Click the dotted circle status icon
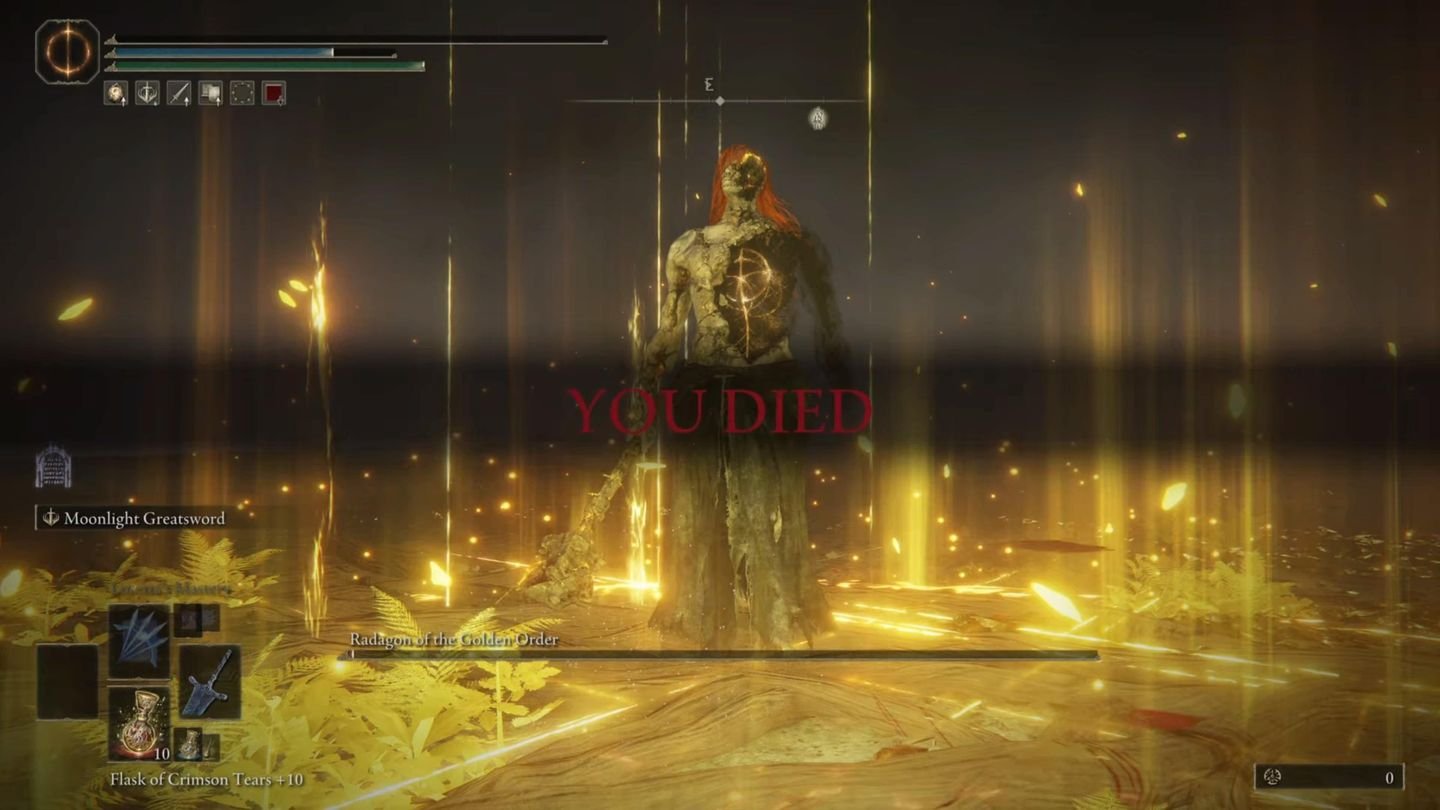 (x=242, y=93)
